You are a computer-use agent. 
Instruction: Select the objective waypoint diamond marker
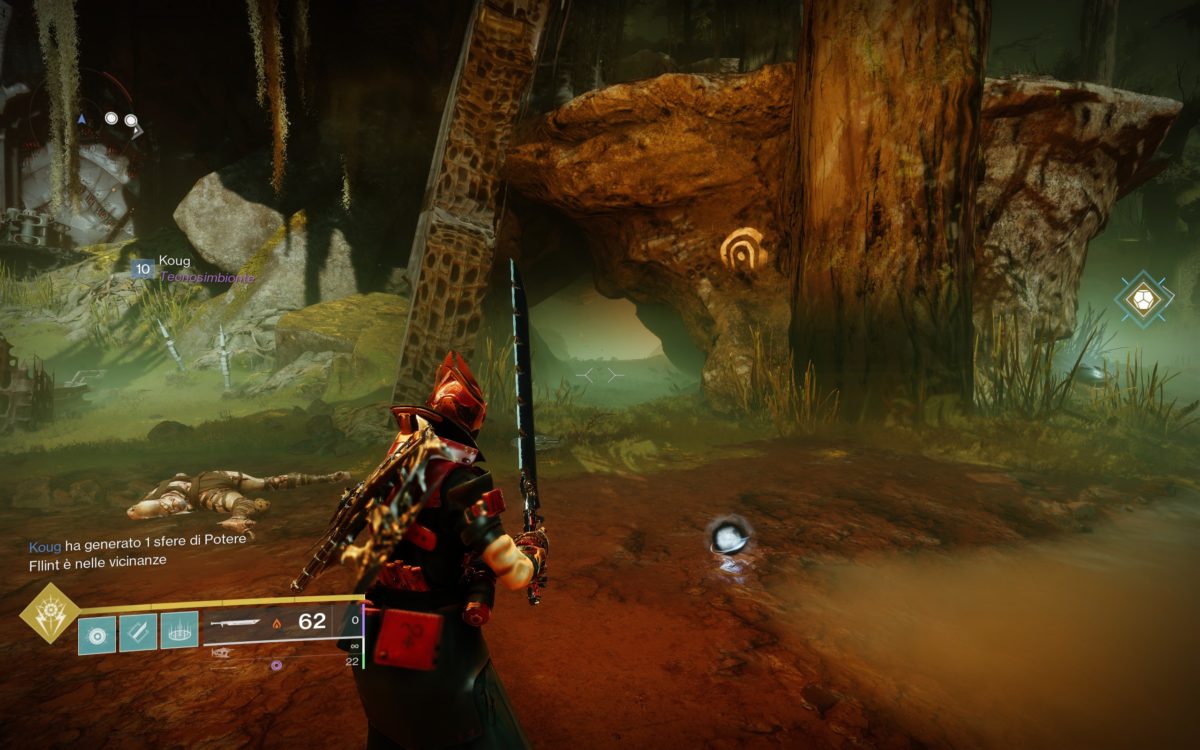pyautogui.click(x=1145, y=298)
